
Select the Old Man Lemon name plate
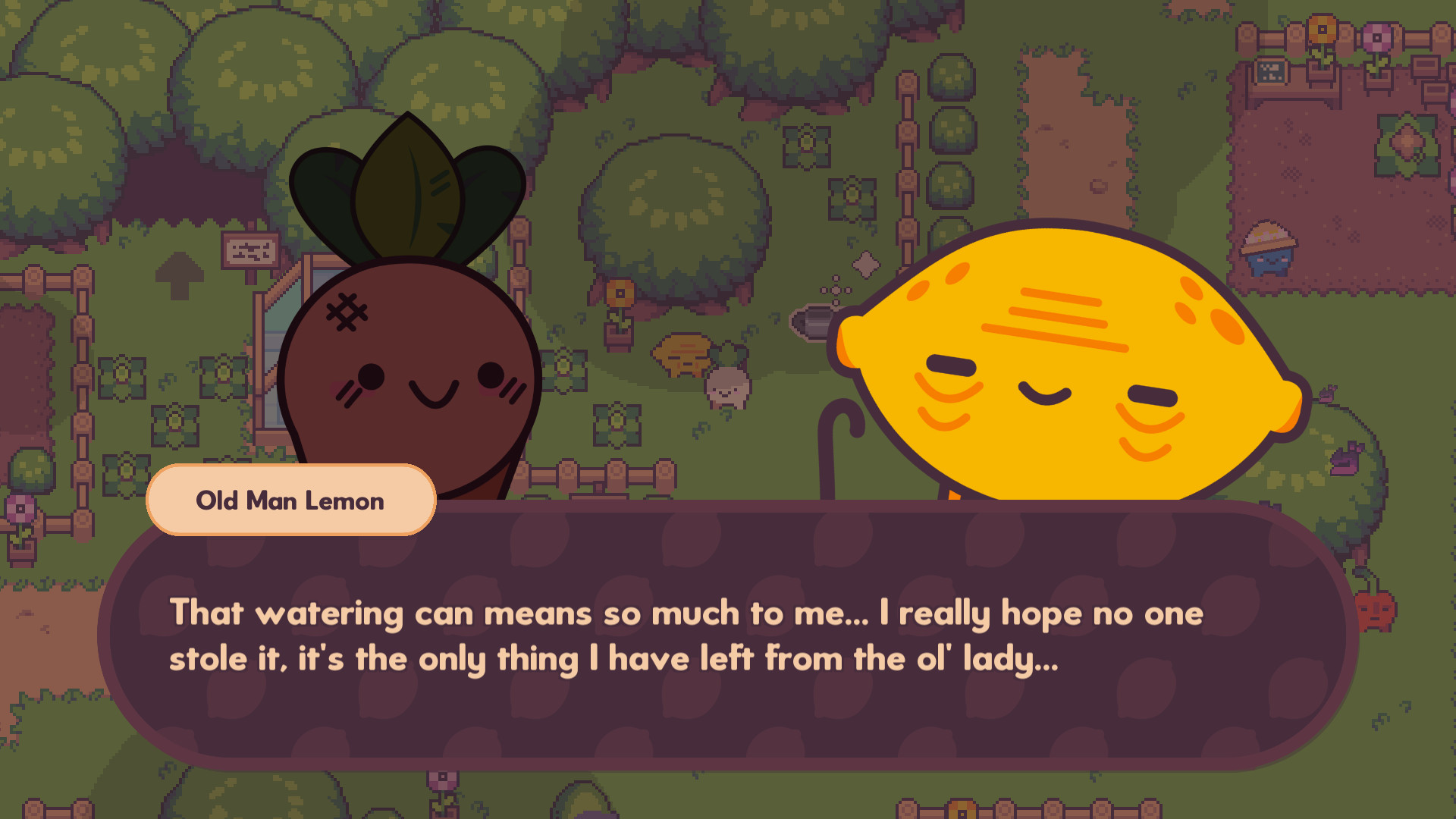tap(290, 500)
